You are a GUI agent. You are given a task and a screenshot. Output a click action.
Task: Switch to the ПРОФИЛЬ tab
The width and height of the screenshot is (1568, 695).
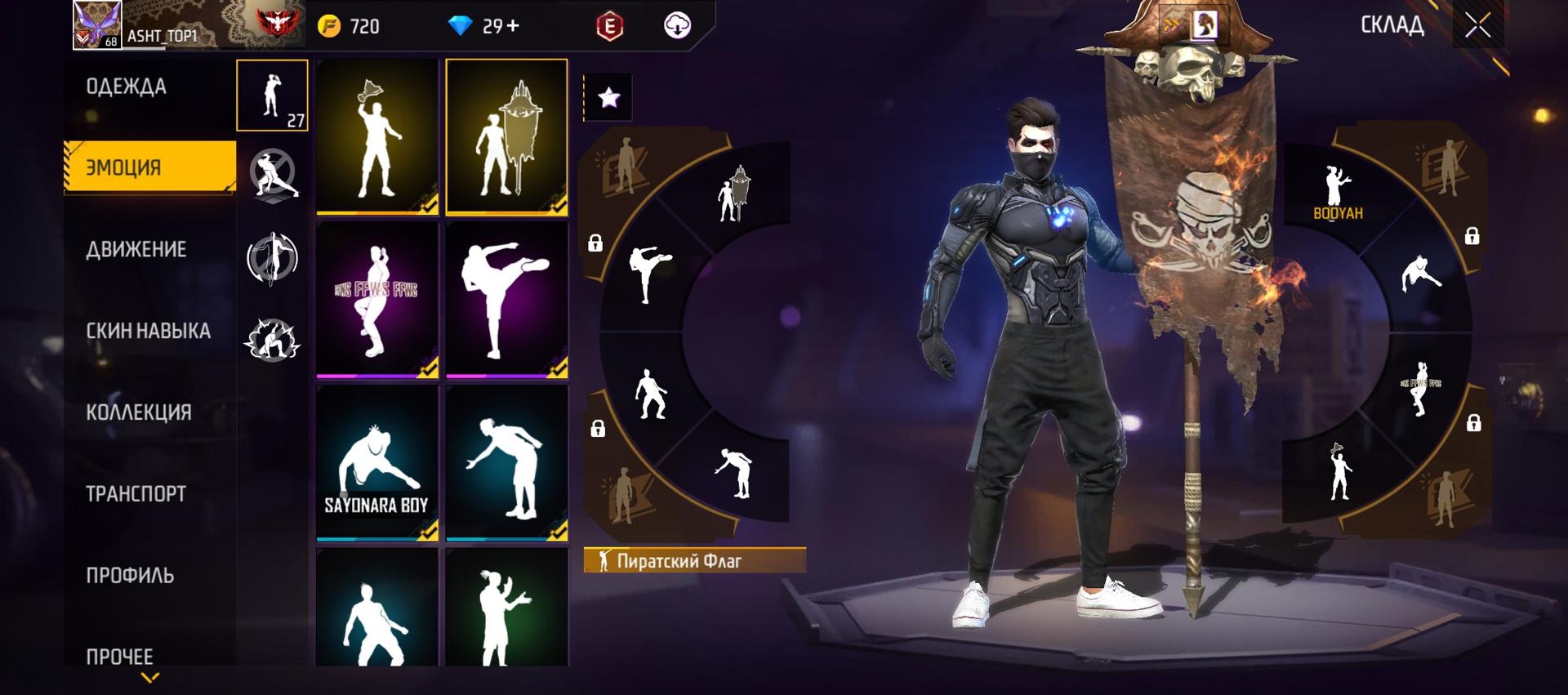pyautogui.click(x=130, y=576)
